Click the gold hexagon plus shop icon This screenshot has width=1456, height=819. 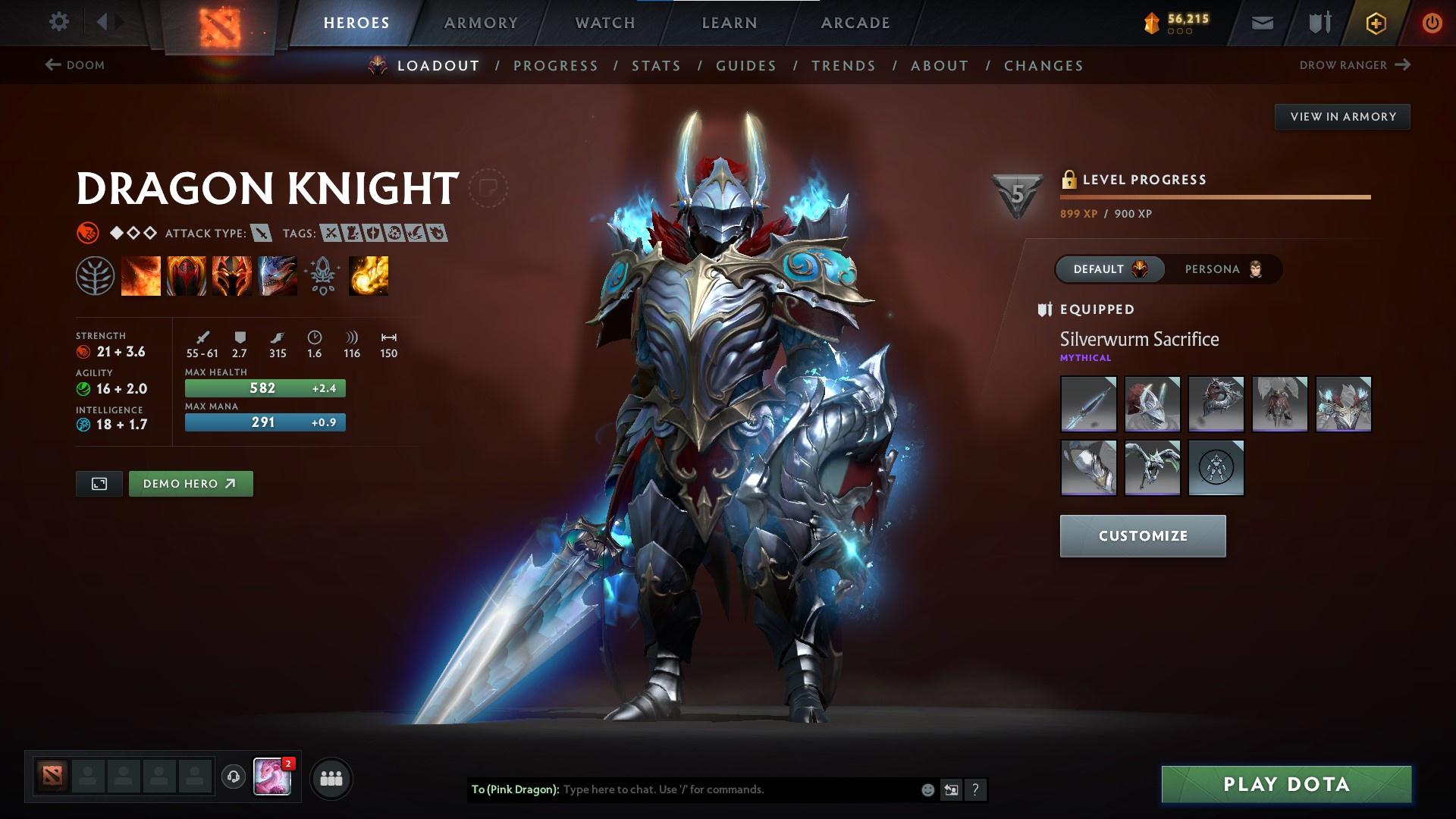click(1374, 22)
